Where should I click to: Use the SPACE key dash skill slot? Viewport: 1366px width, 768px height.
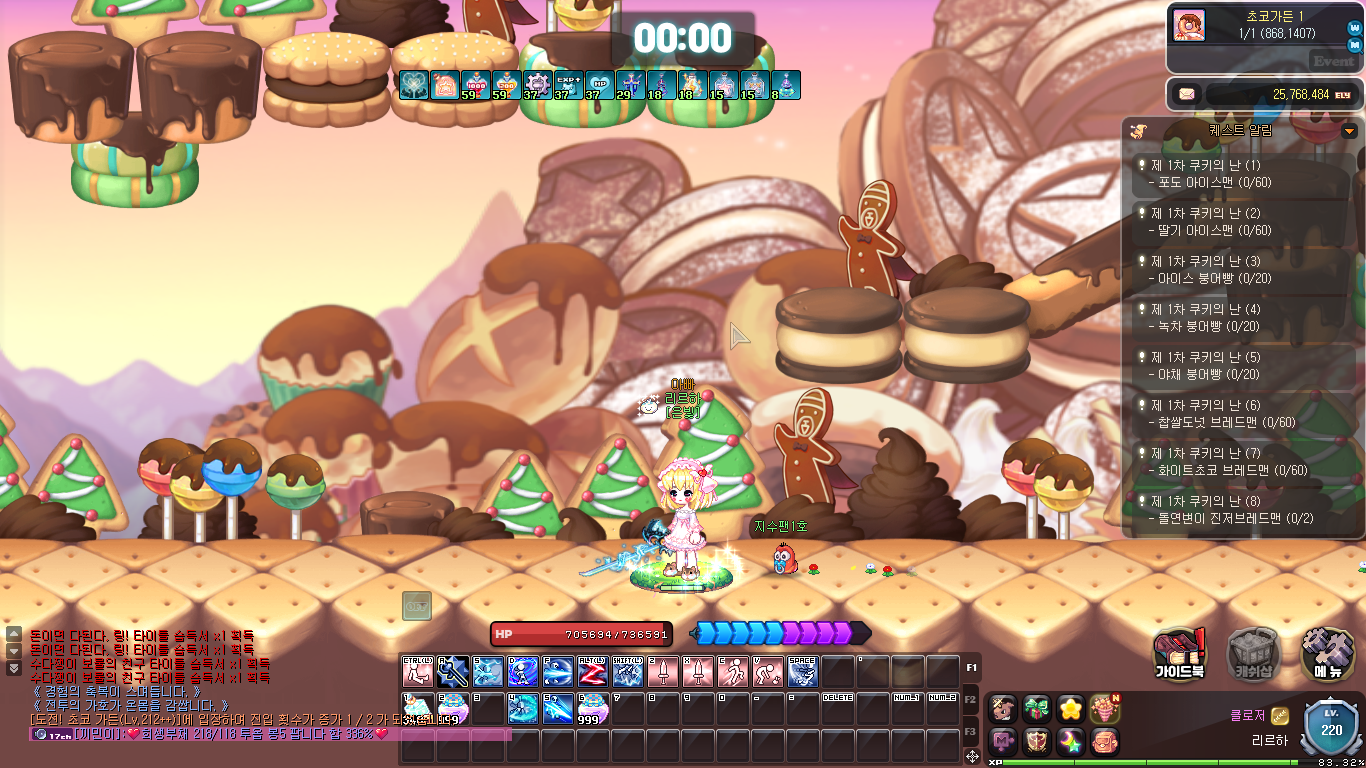(x=802, y=672)
